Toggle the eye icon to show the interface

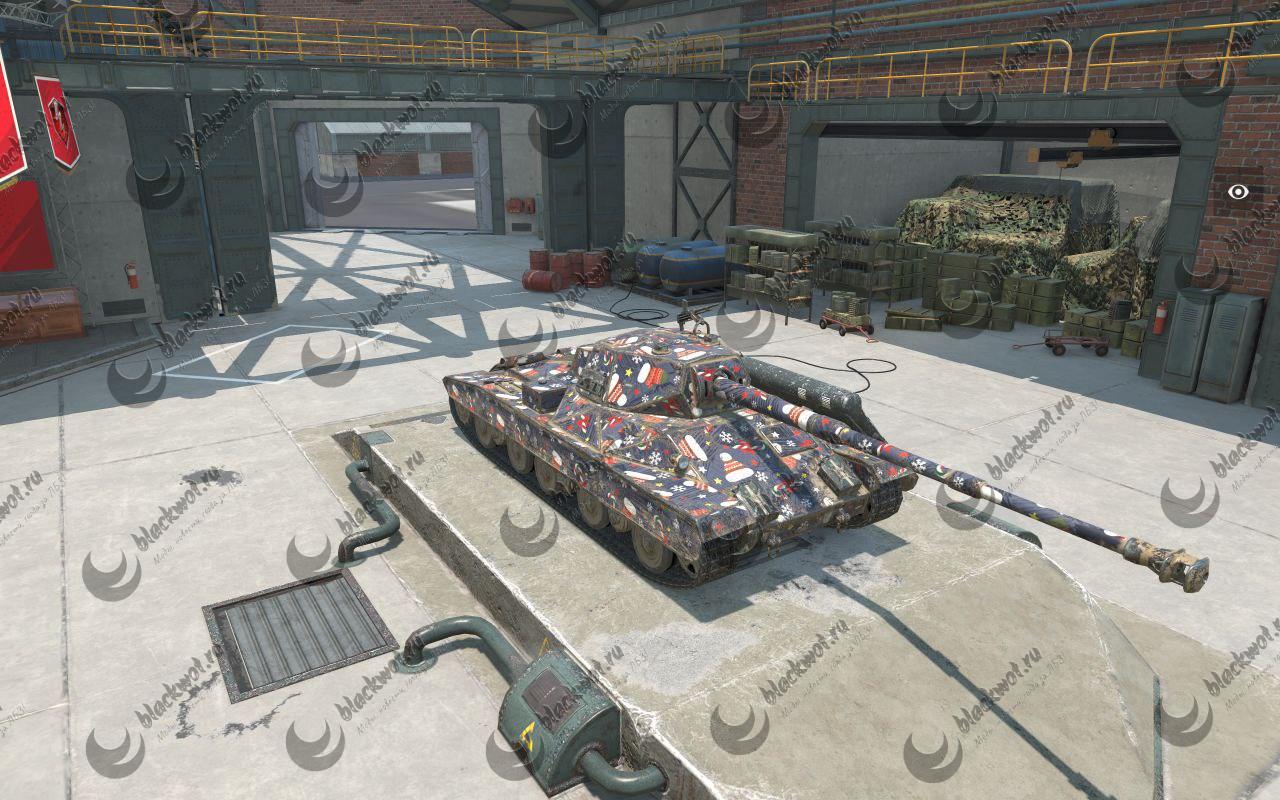pos(1238,192)
